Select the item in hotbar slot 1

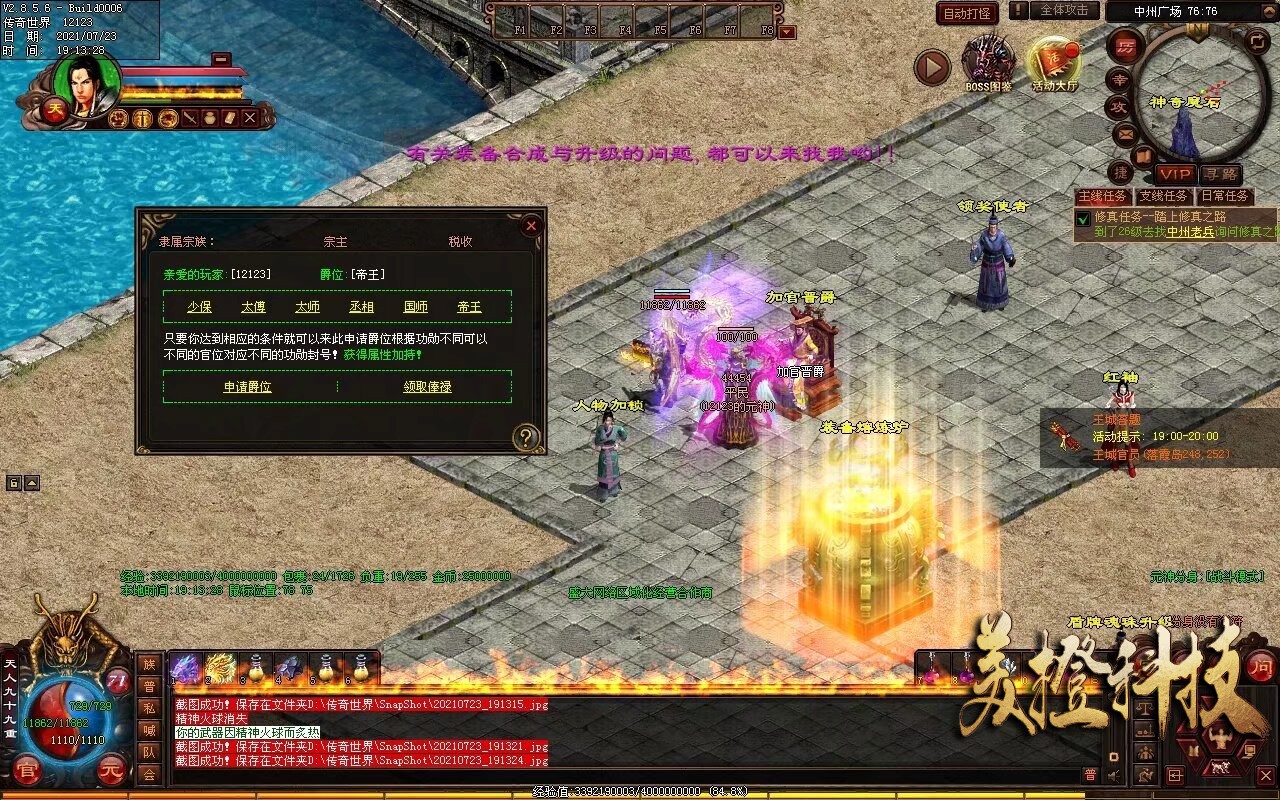pyautogui.click(x=184, y=666)
